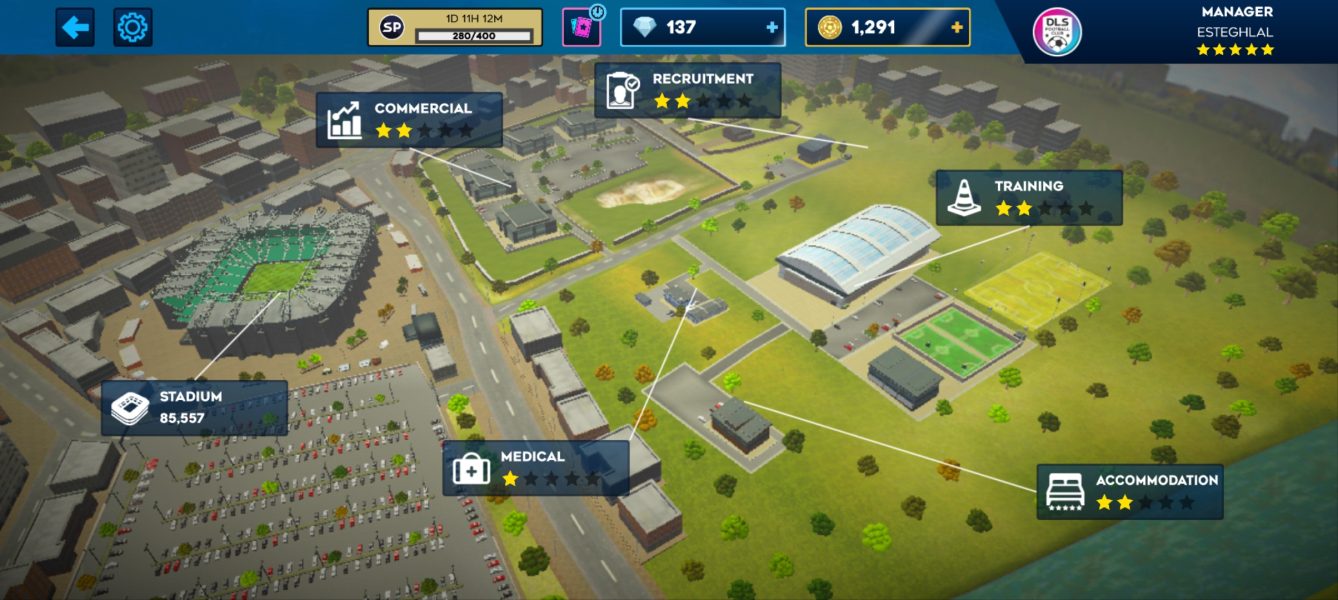Image resolution: width=1338 pixels, height=600 pixels.
Task: Open the settings gear
Action: (133, 27)
